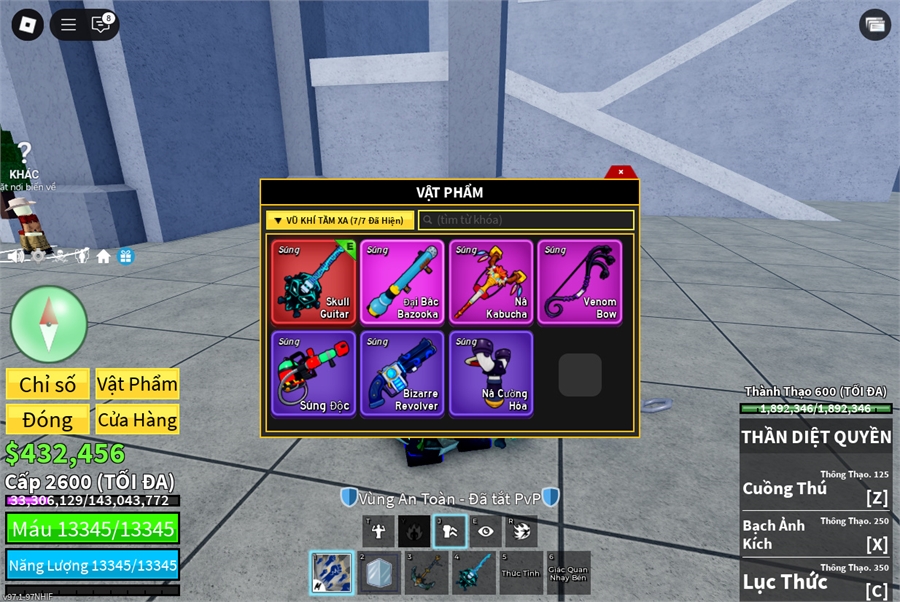Toggle the sound speaker icon
900x602 pixels.
16,256
